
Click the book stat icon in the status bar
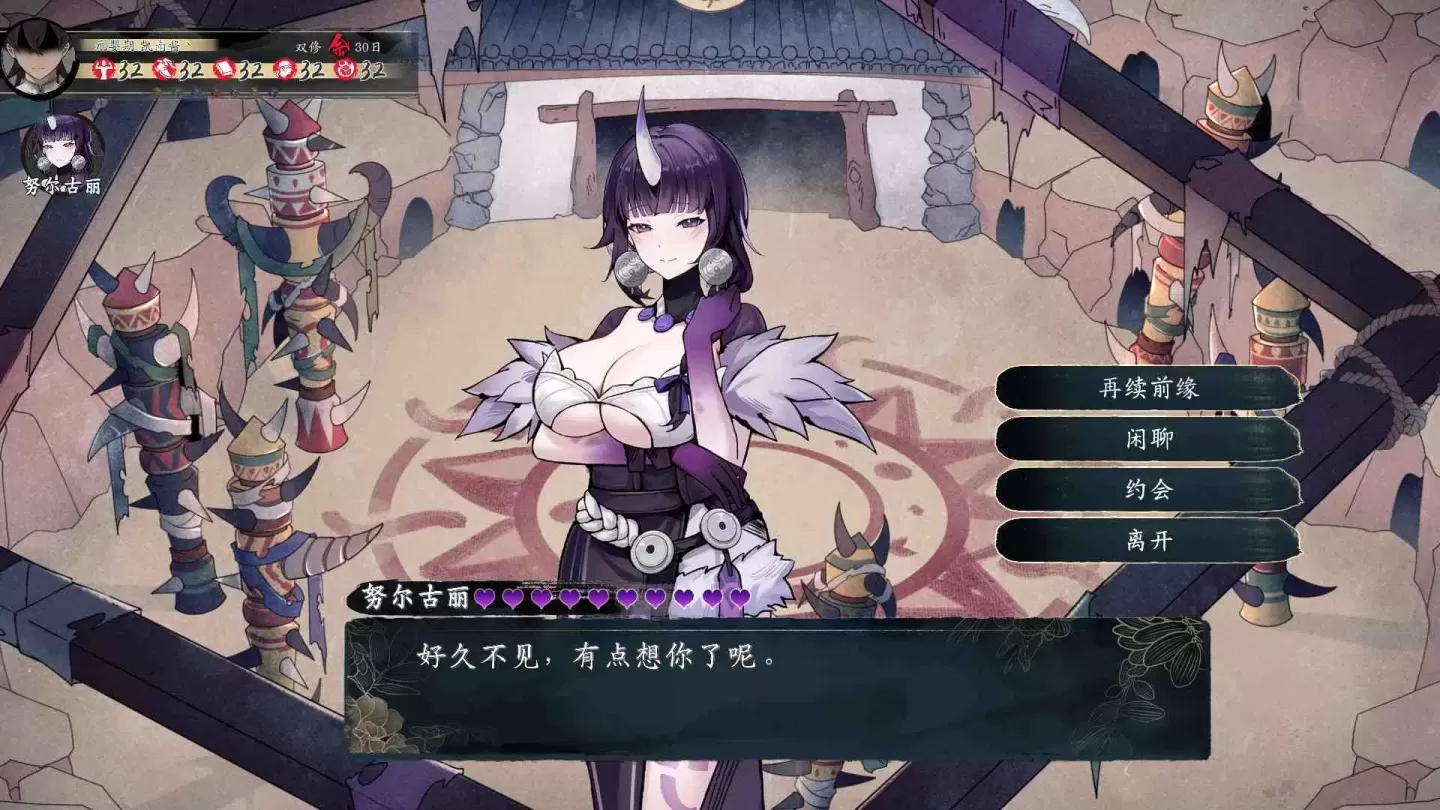click(x=223, y=70)
